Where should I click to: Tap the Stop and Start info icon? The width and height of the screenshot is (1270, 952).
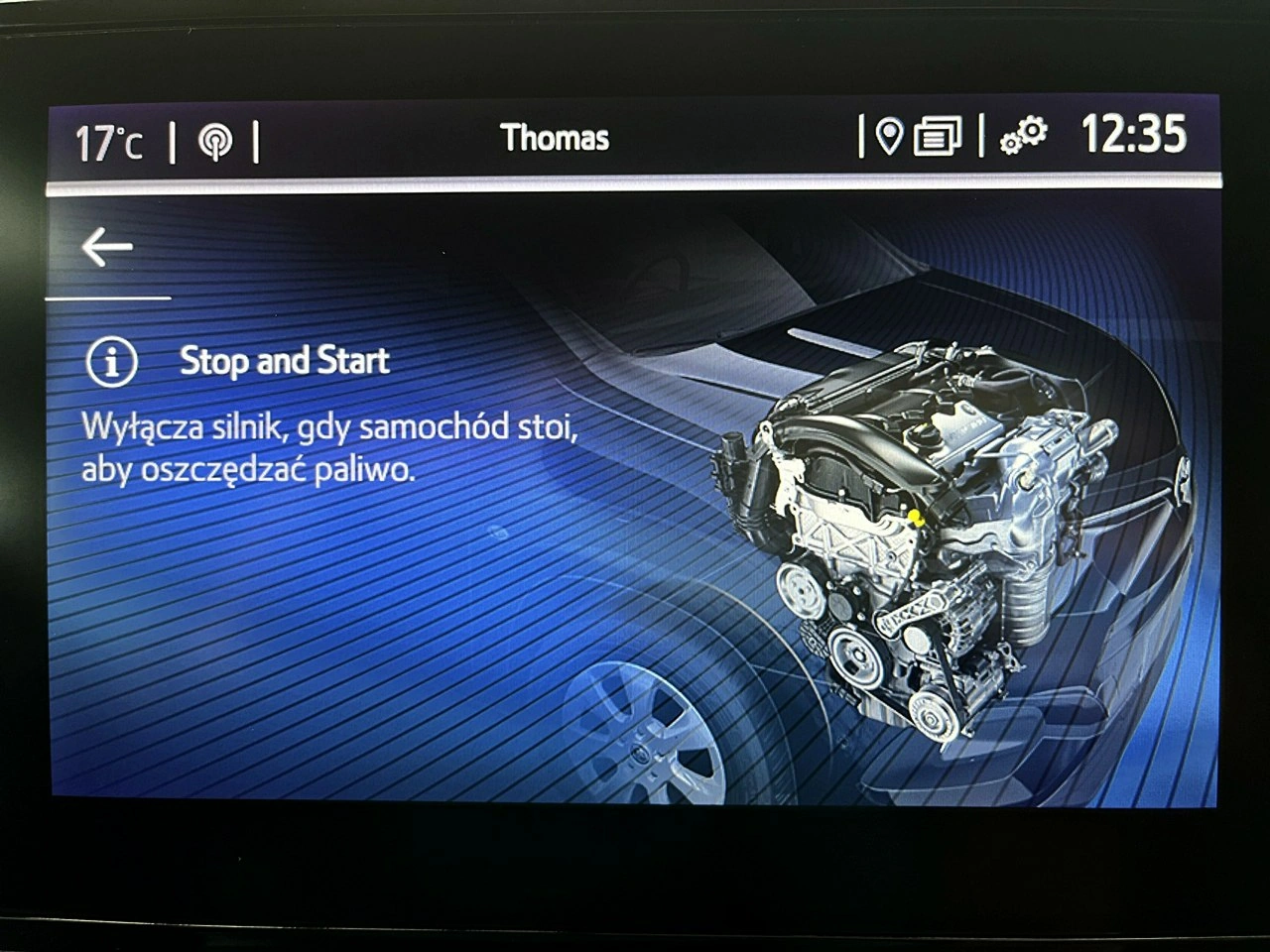tap(112, 362)
